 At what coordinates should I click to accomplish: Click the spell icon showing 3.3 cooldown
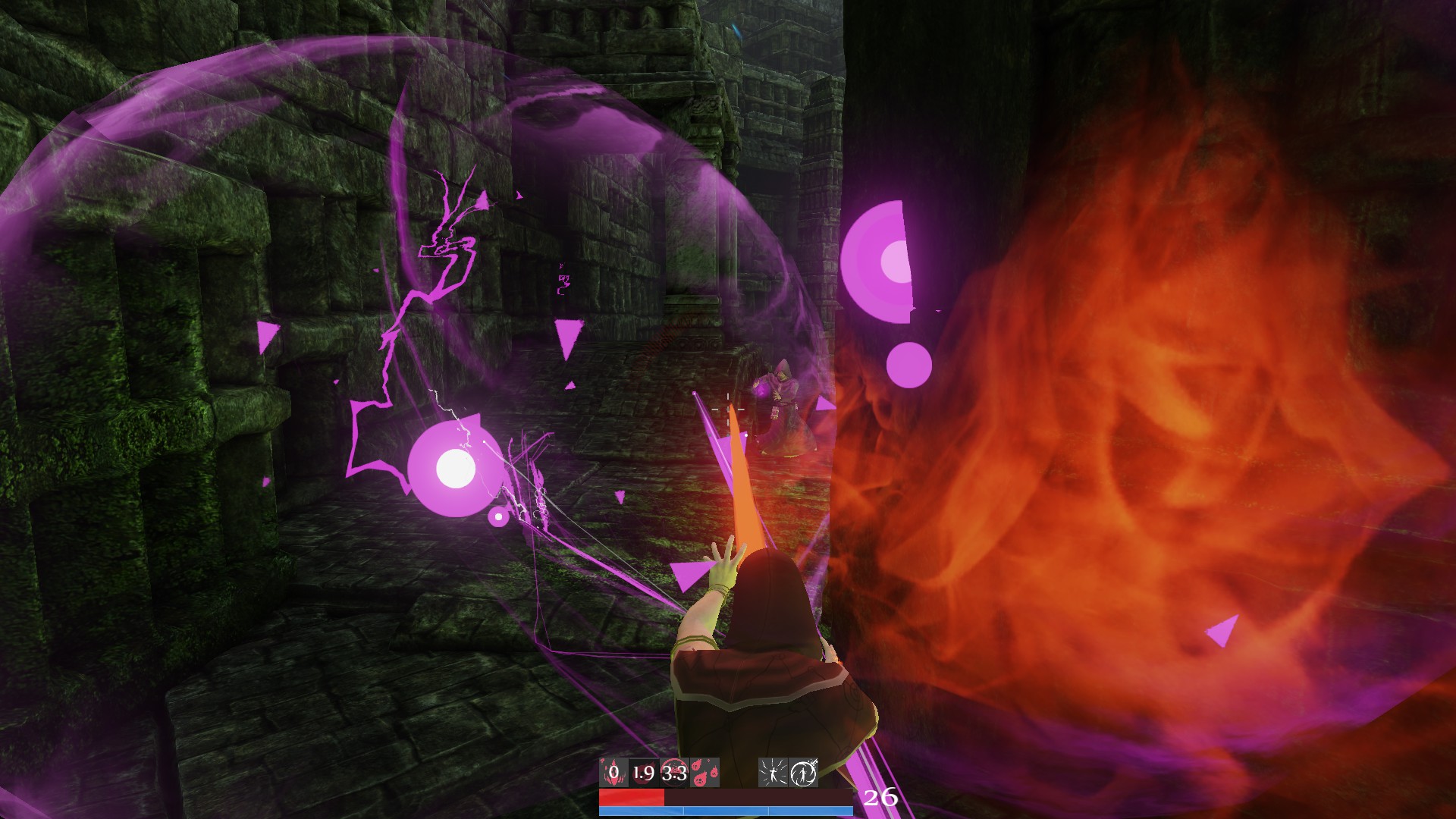(x=673, y=772)
